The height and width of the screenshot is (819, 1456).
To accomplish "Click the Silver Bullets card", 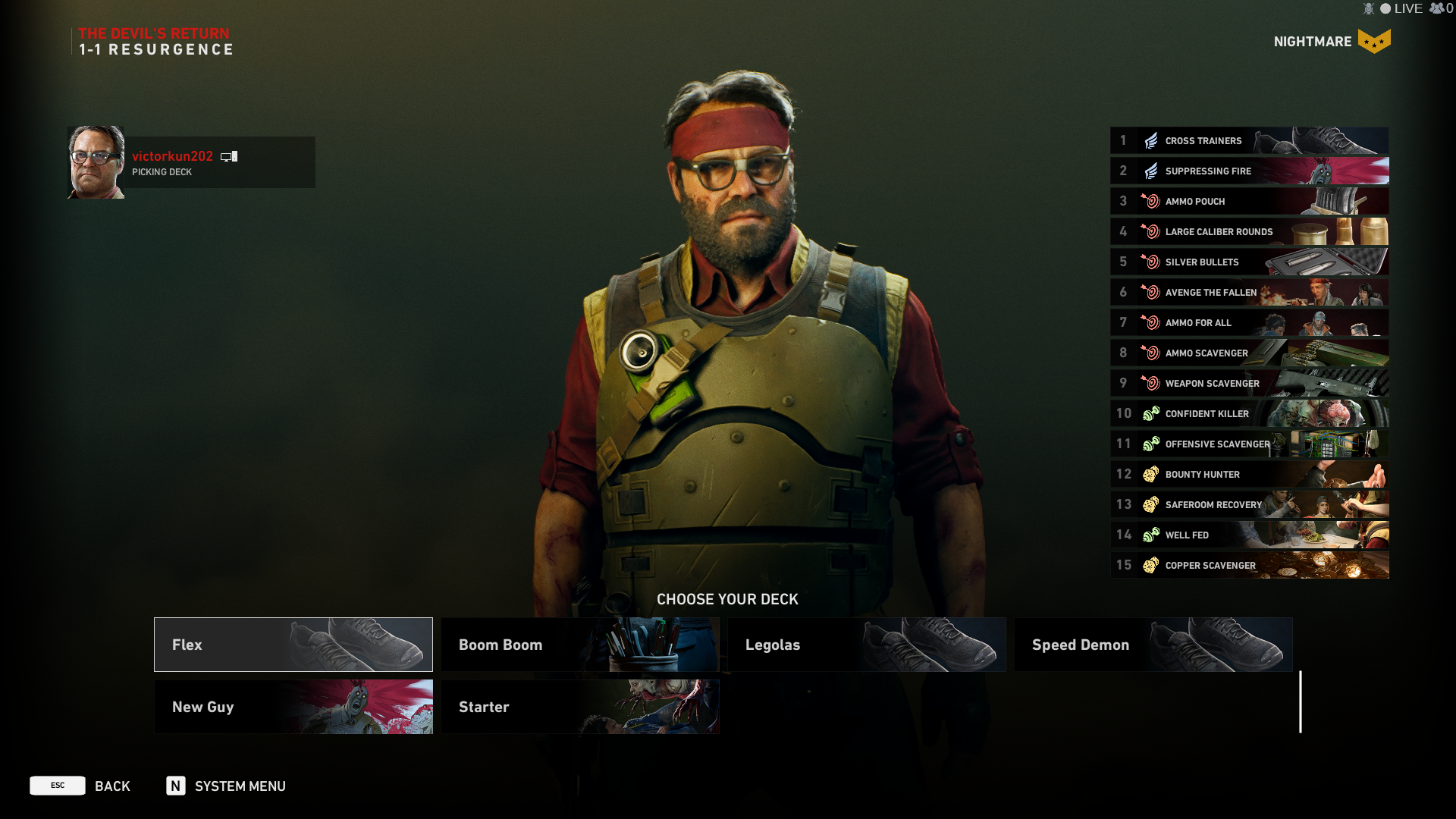I will (1249, 262).
